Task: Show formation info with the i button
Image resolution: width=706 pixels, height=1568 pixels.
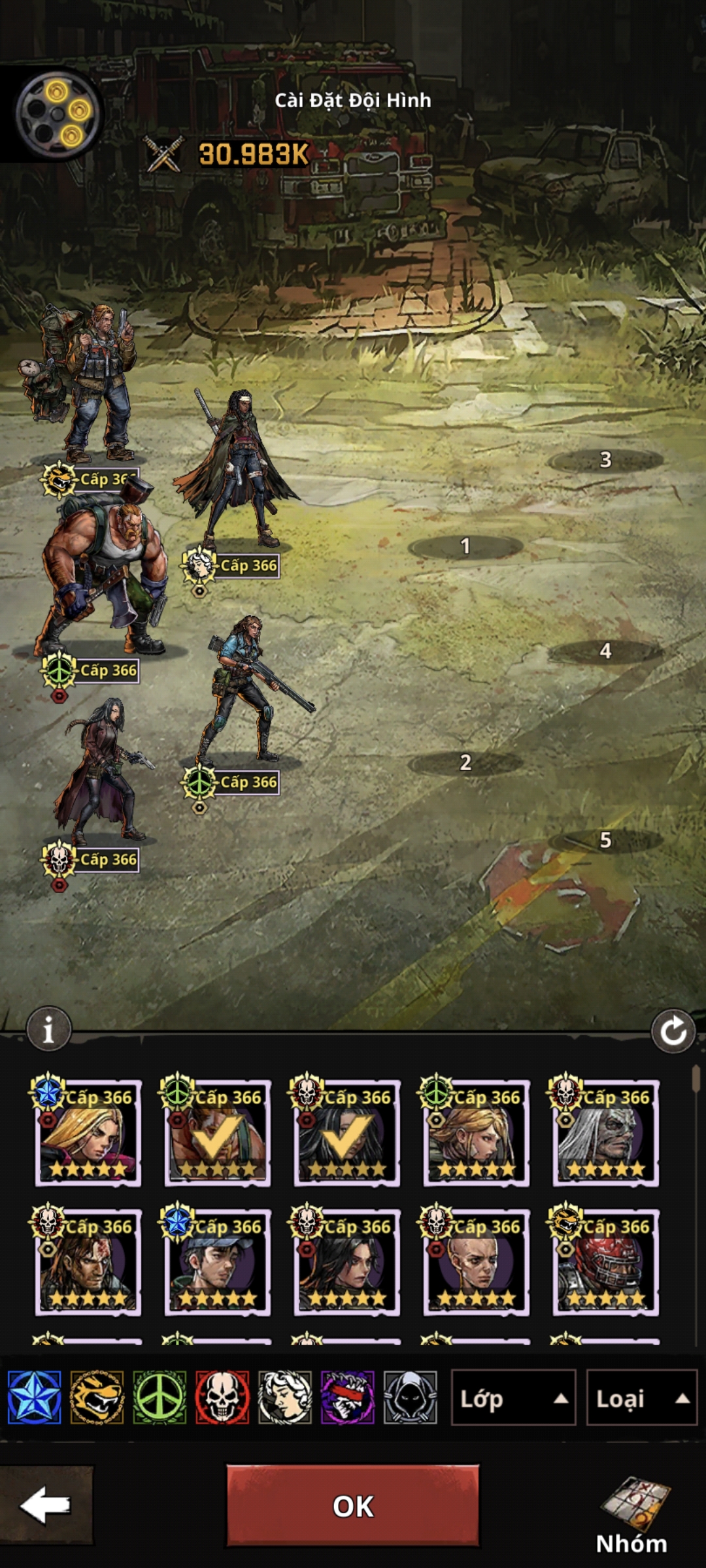Action: (x=48, y=1030)
